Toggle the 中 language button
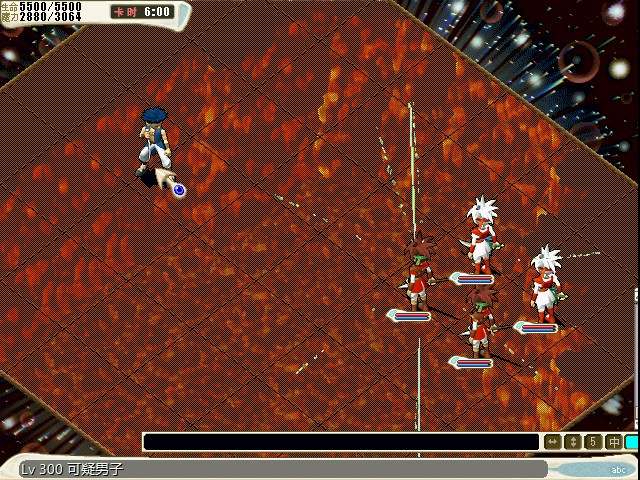640x480 pixels. click(x=613, y=441)
